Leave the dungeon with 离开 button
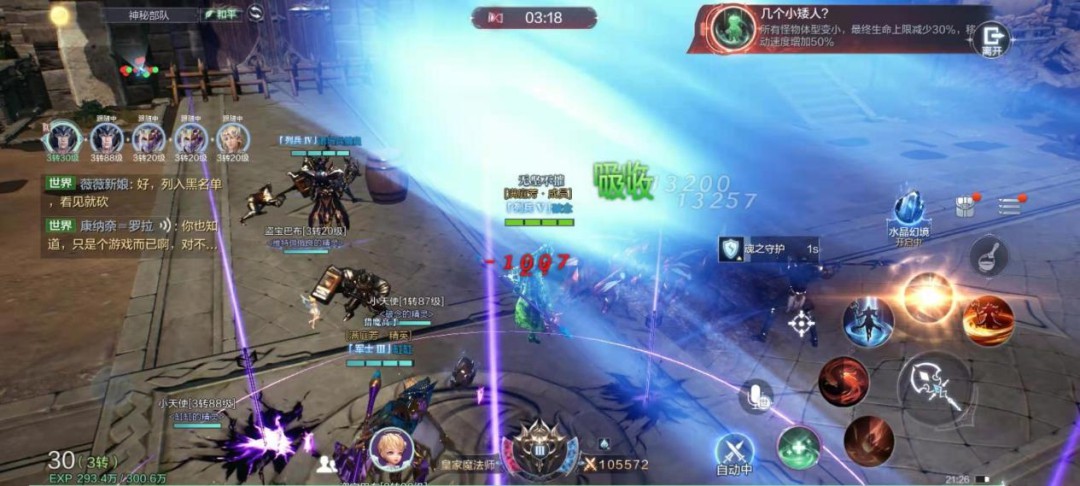Screen dimensions: 1080x486 pos(992,39)
